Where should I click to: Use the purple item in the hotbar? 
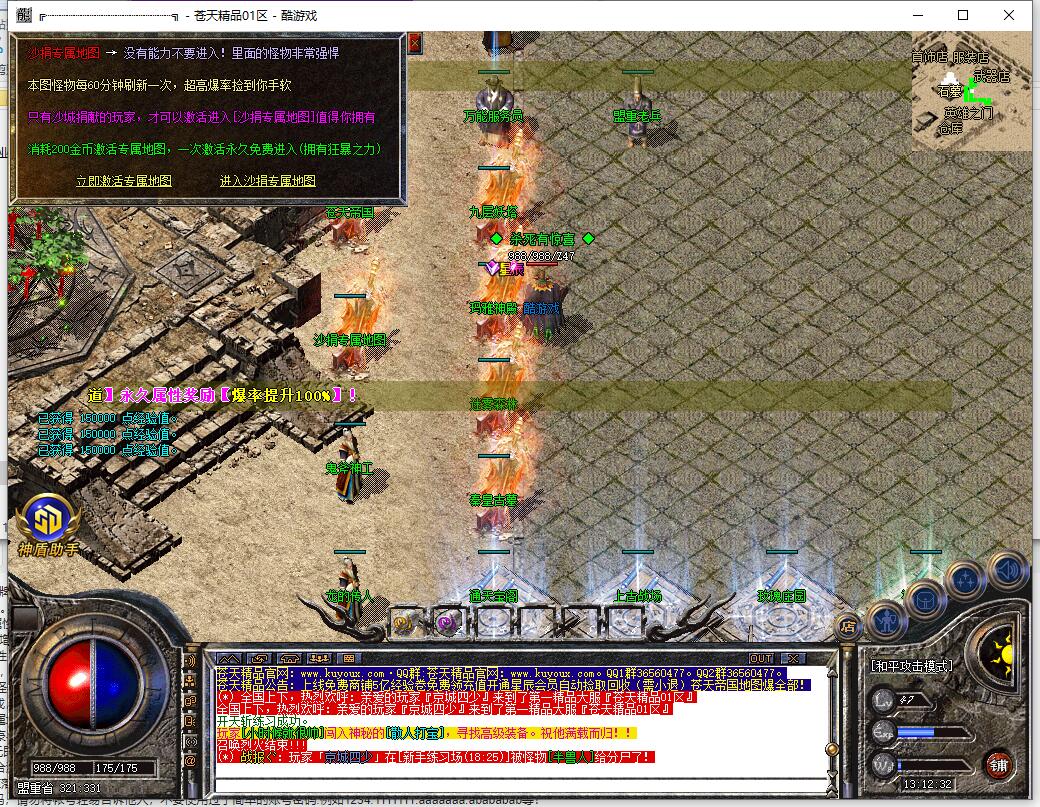click(x=446, y=623)
